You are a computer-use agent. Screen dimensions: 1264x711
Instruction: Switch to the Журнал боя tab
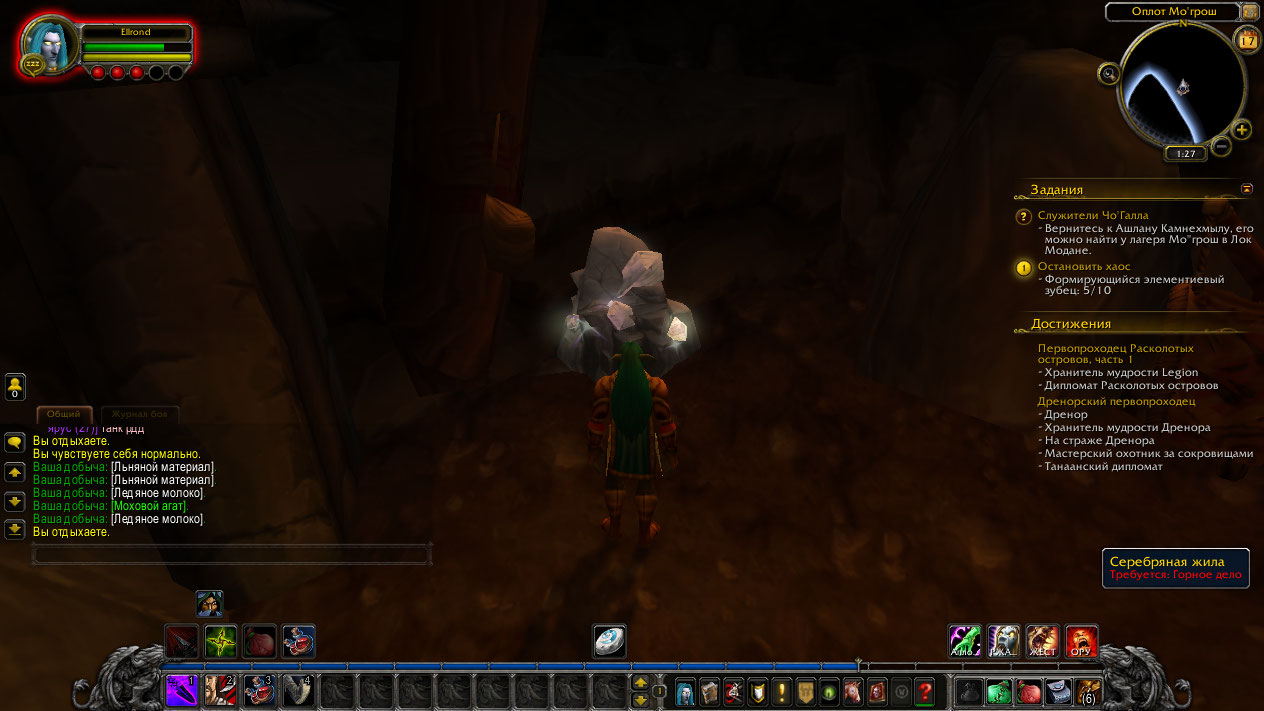139,414
